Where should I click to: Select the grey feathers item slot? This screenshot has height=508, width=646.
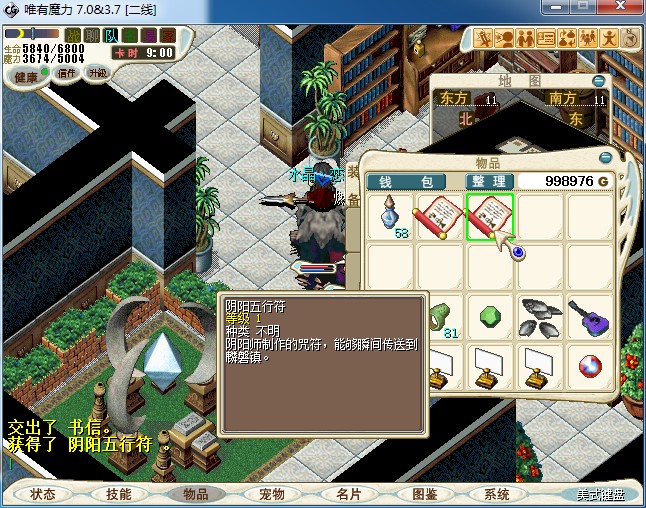pos(540,316)
